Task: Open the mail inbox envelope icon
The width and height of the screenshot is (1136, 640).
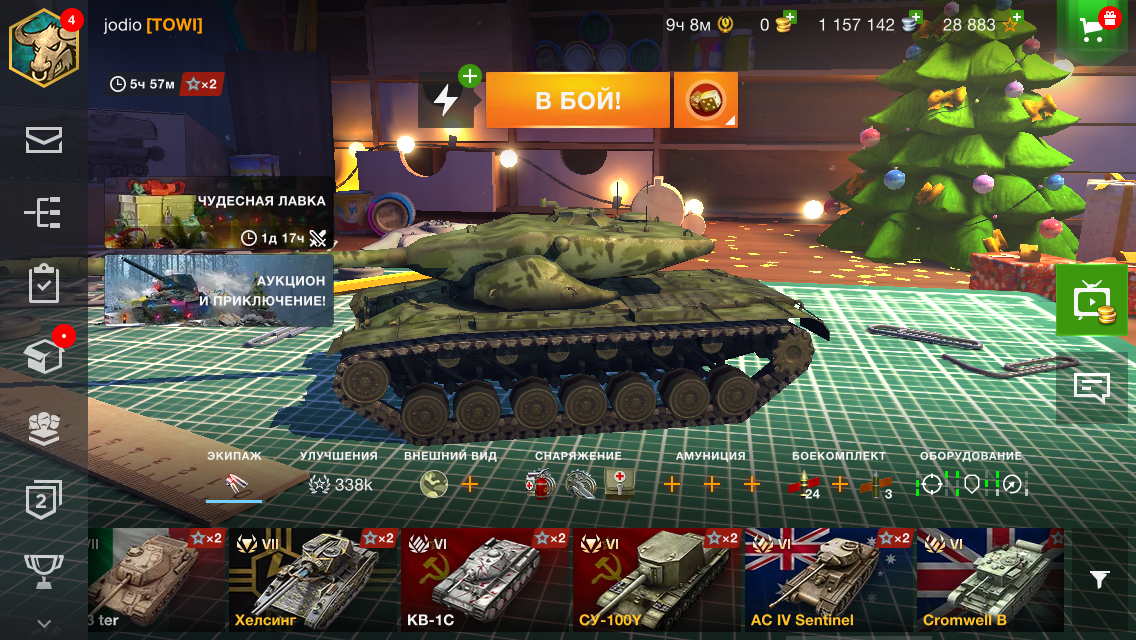Action: point(43,140)
